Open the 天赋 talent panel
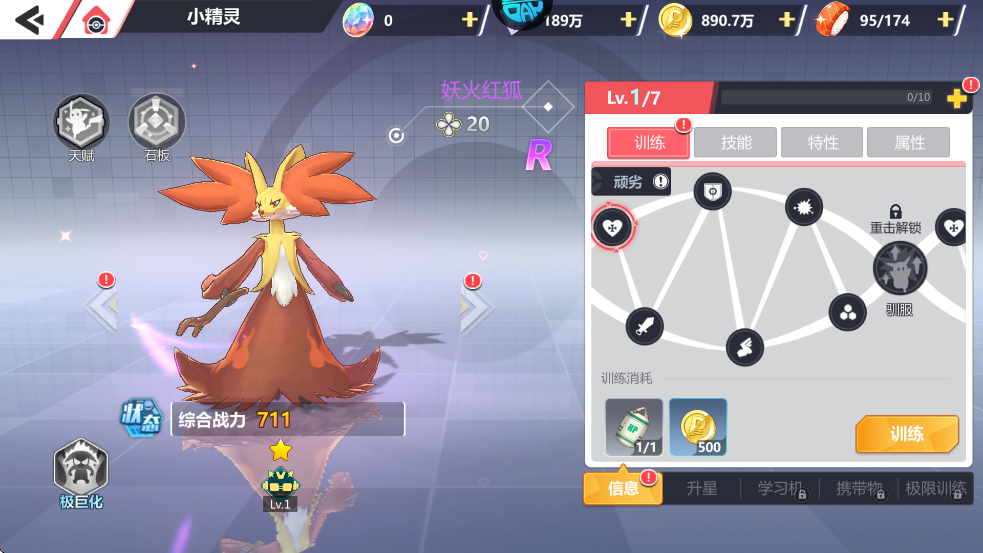Screen dimensions: 983x553 pyautogui.click(x=81, y=123)
